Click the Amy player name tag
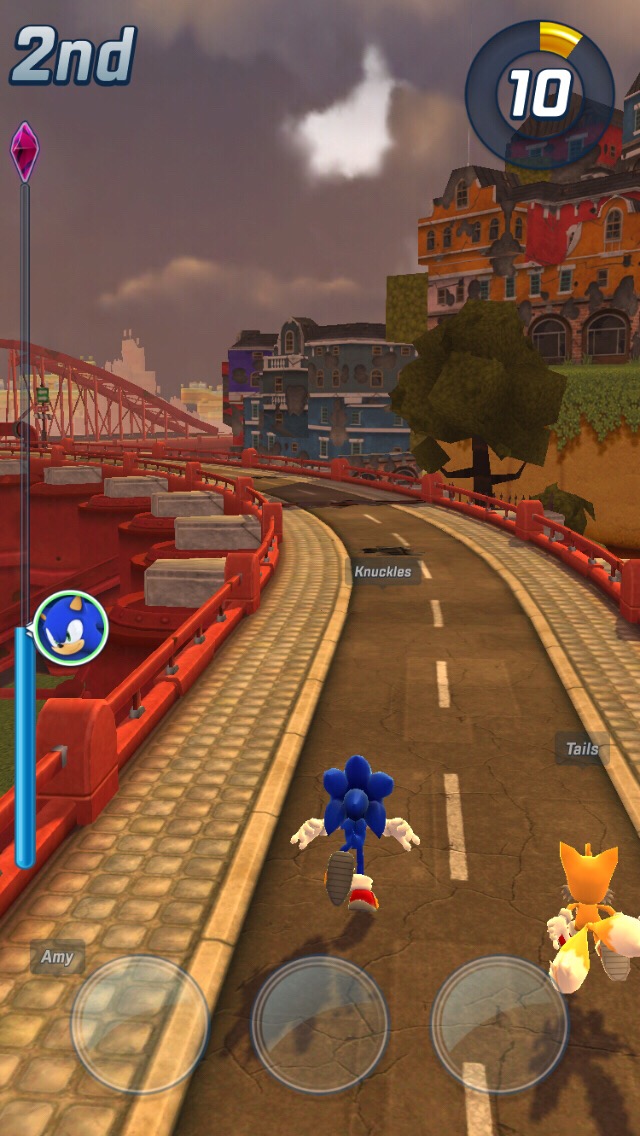Screen dimensions: 640x1136 click(57, 957)
